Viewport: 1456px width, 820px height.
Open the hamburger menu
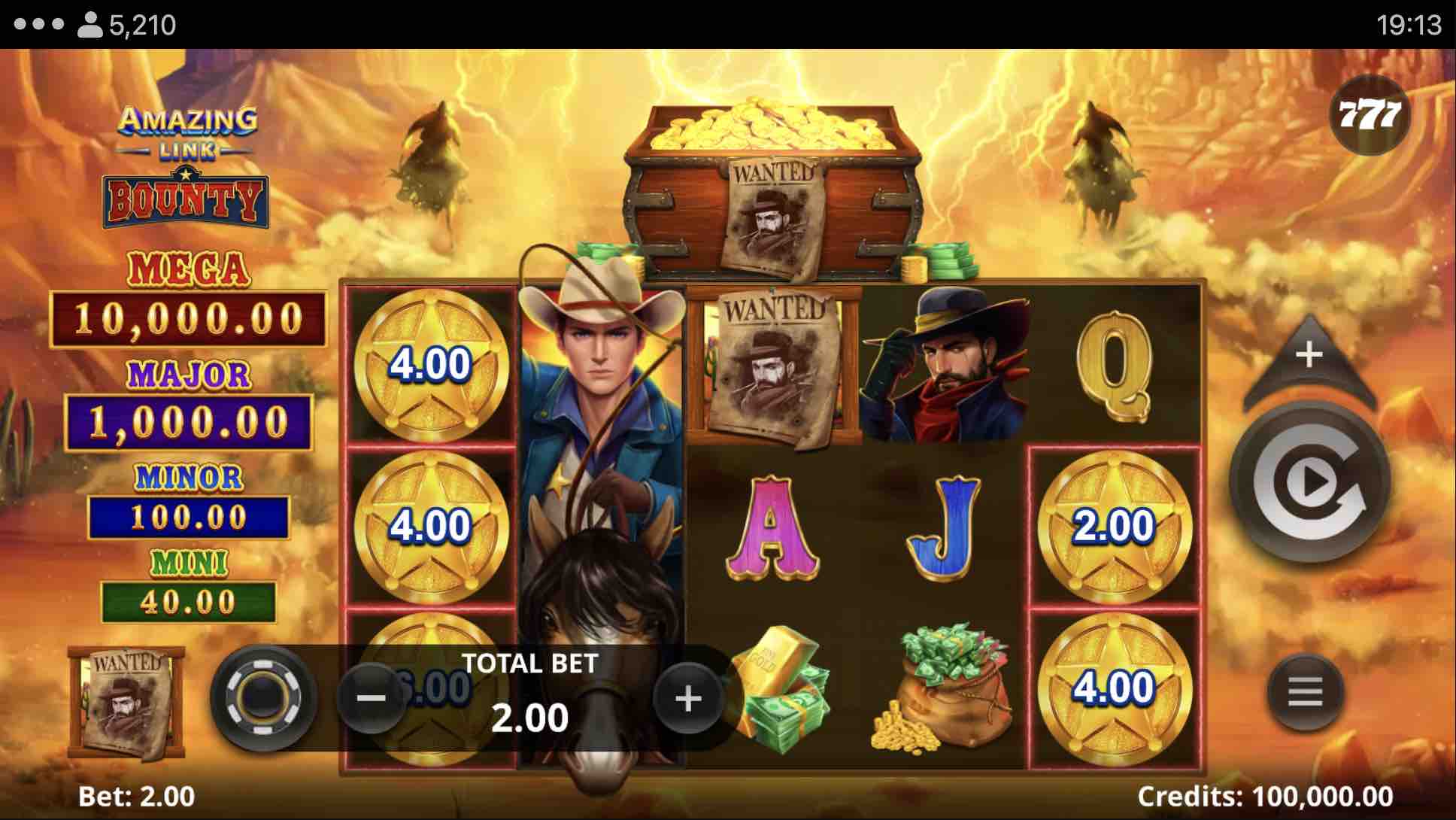coord(1305,691)
